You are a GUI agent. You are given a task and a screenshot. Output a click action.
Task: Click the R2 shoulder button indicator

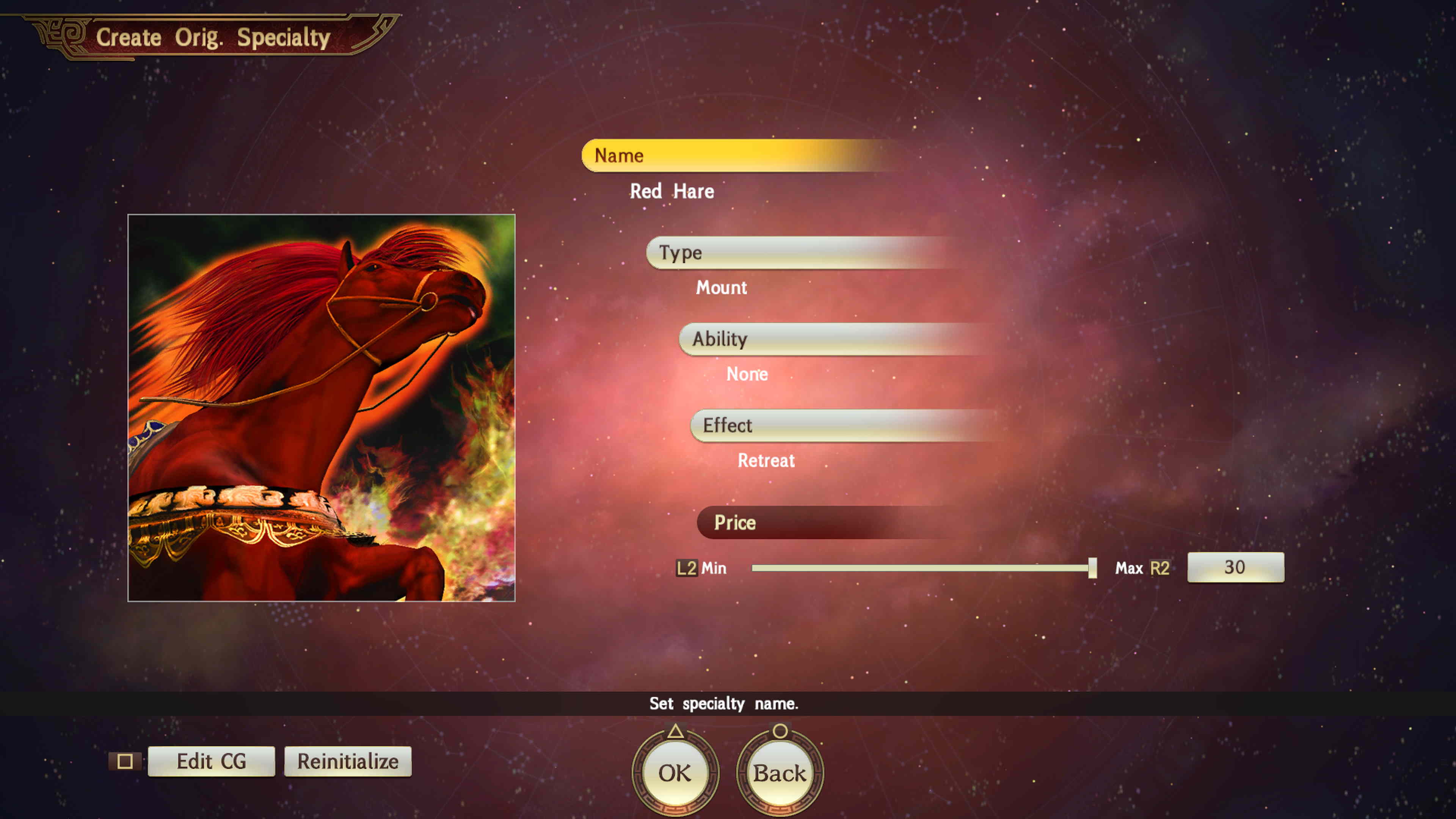coord(1161,568)
